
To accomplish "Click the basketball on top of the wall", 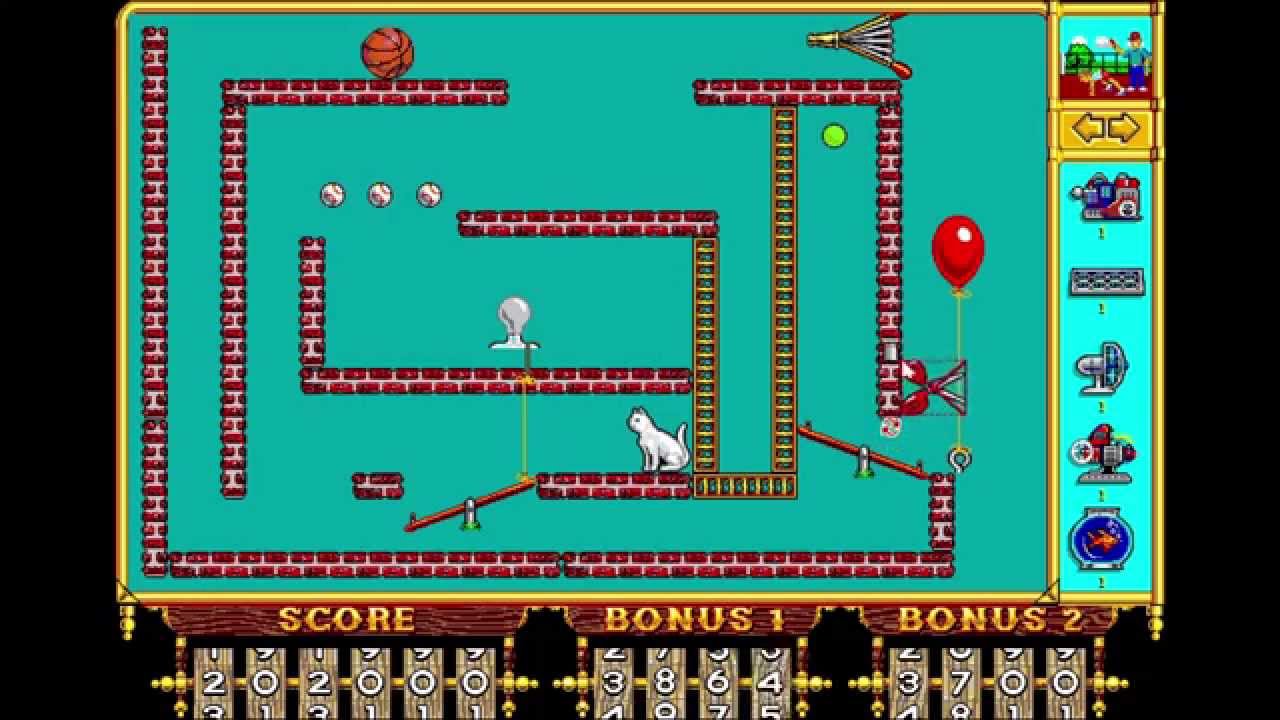I will 388,50.
